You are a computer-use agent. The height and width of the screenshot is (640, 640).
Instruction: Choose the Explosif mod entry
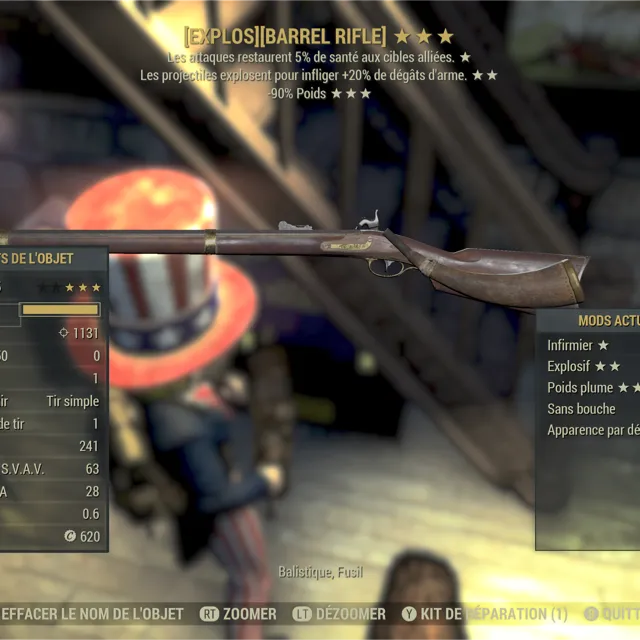point(583,366)
